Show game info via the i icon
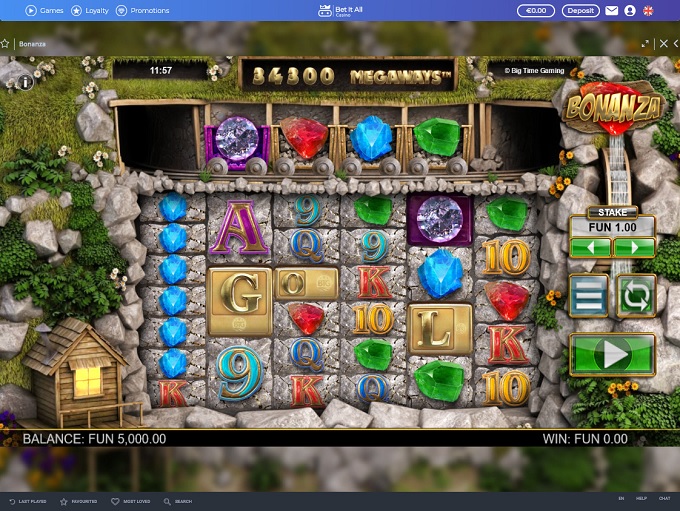 pos(25,82)
